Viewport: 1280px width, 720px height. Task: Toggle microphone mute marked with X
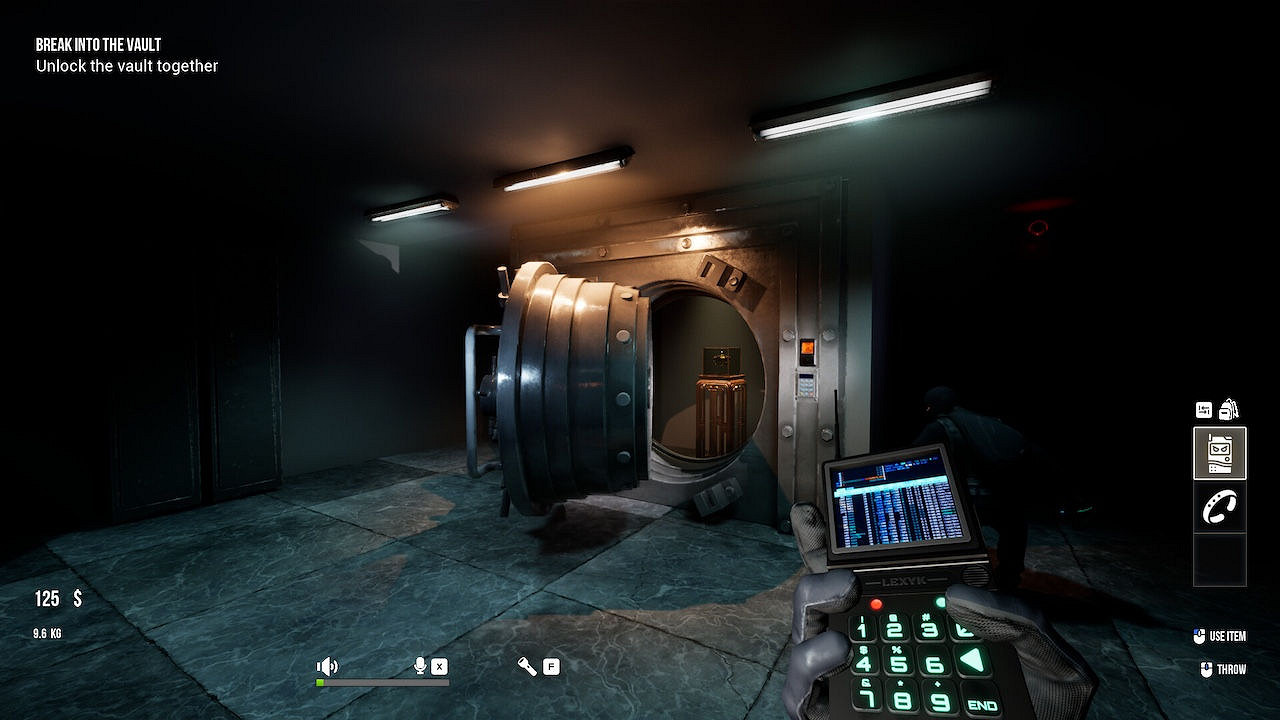click(437, 665)
